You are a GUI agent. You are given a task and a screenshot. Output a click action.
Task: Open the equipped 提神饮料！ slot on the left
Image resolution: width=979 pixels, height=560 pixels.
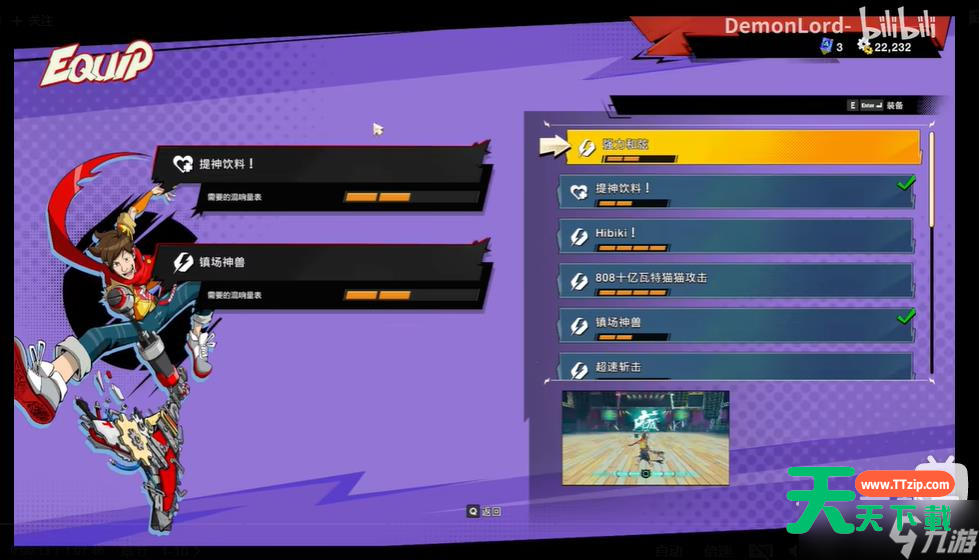320,176
